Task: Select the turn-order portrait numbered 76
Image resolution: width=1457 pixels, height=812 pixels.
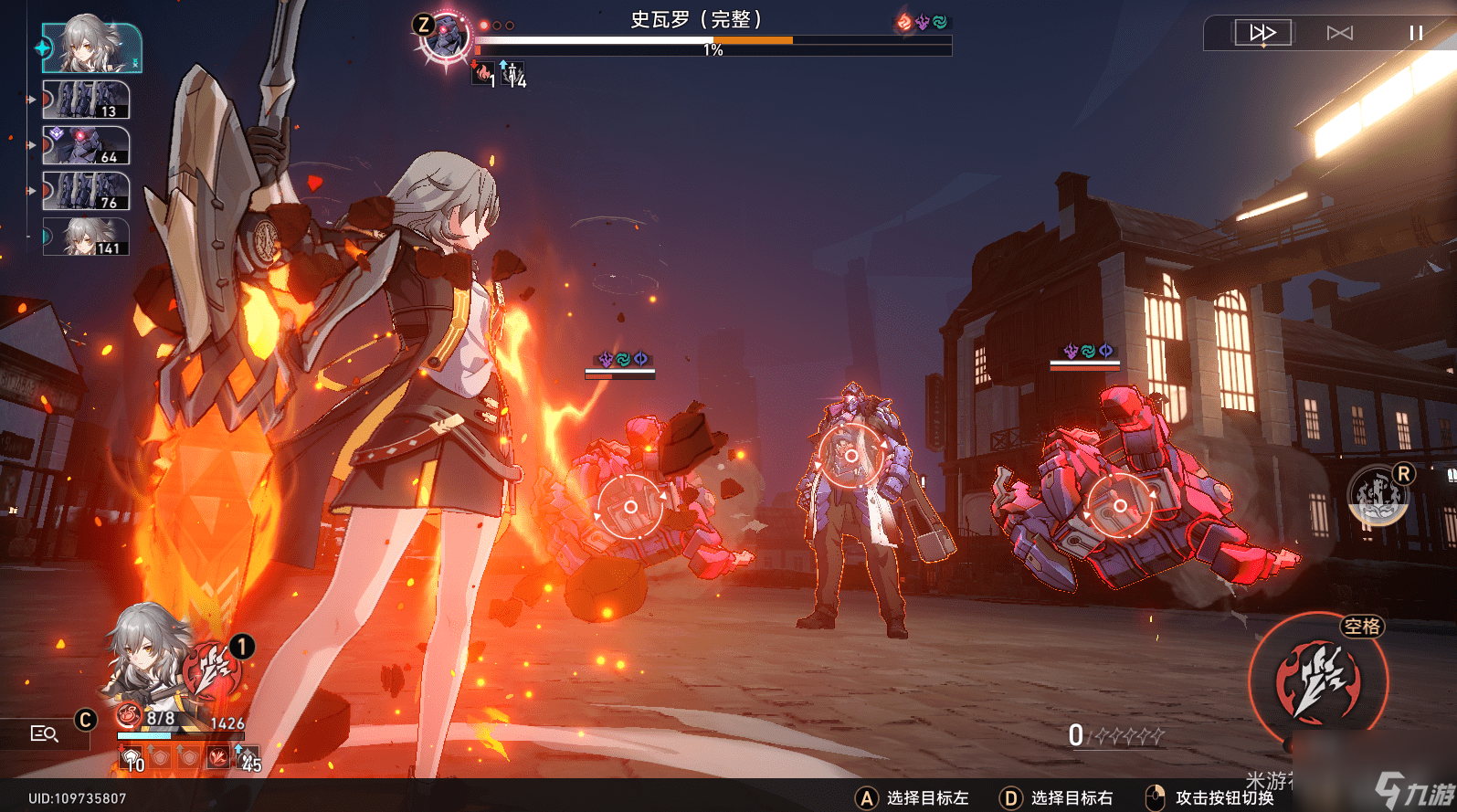Action: coord(86,191)
